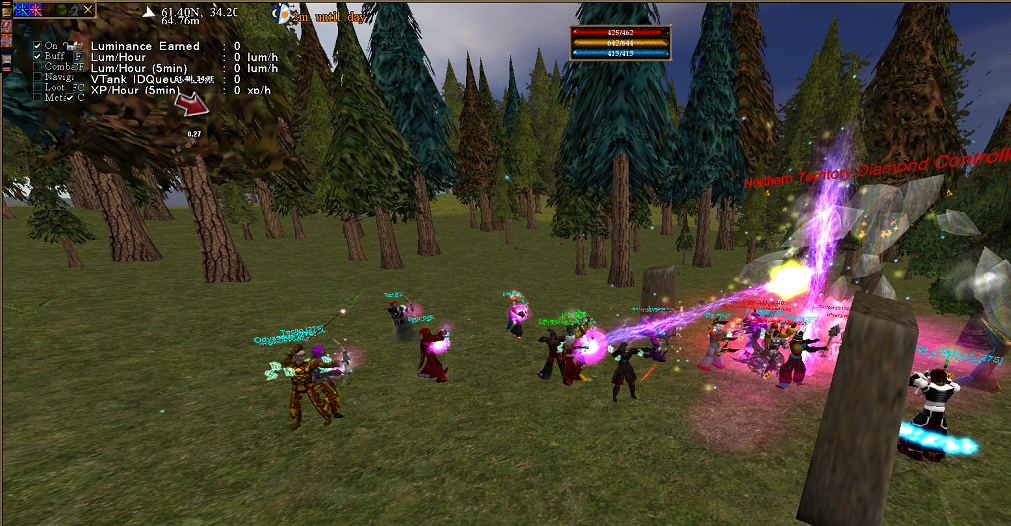Enable the Navigation checkbox
The image size is (1011, 526).
click(x=37, y=76)
